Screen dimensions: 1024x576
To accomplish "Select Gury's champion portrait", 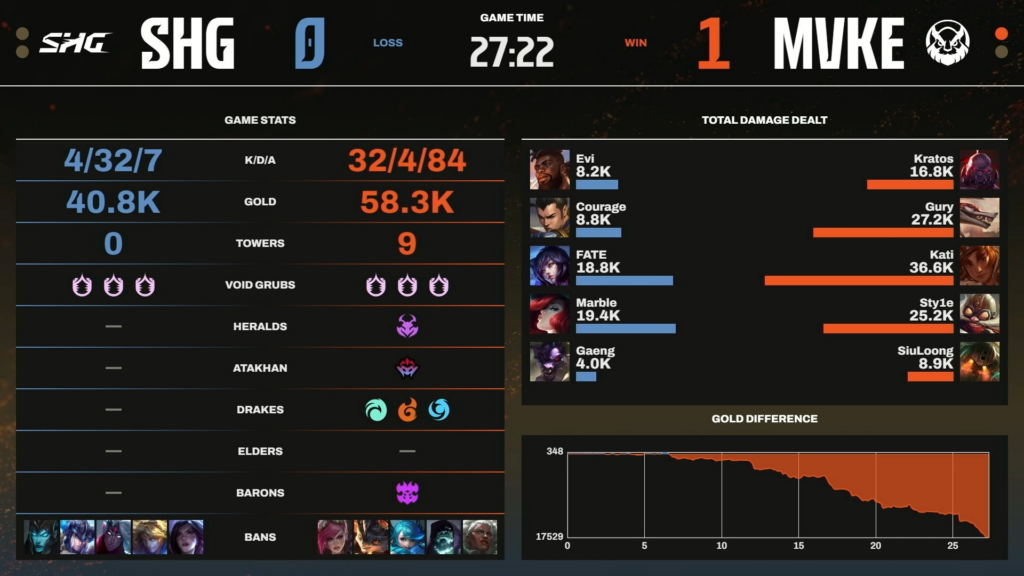I will [980, 217].
